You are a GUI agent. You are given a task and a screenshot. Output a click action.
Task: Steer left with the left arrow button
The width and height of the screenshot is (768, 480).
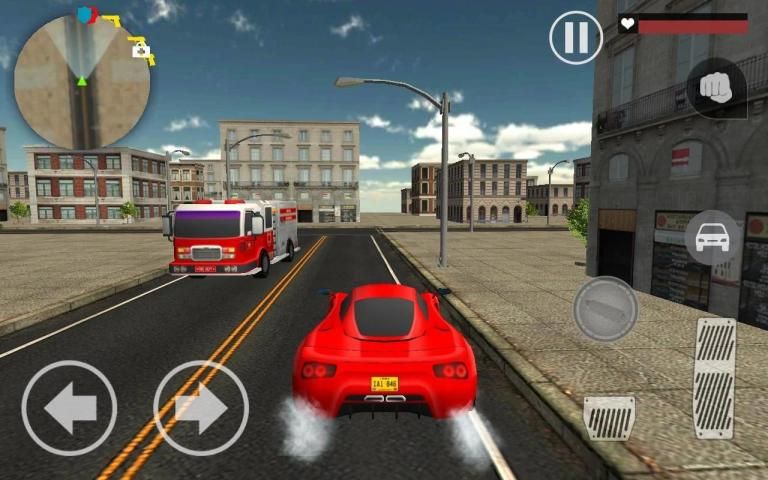[69, 408]
